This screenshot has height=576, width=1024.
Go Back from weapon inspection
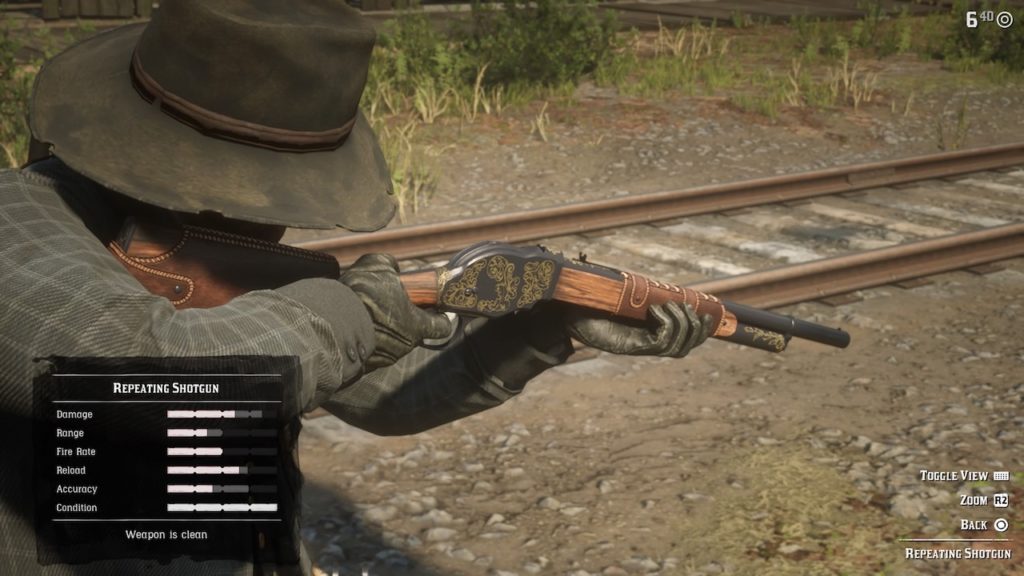984,524
